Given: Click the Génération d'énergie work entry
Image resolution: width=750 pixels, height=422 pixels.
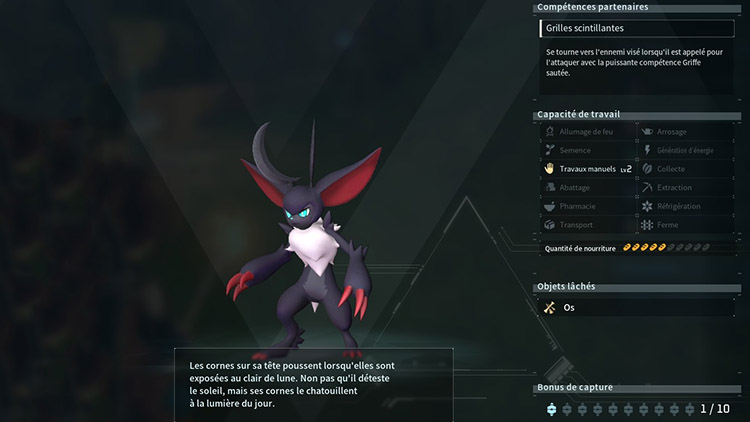Looking at the screenshot, I should 685,150.
